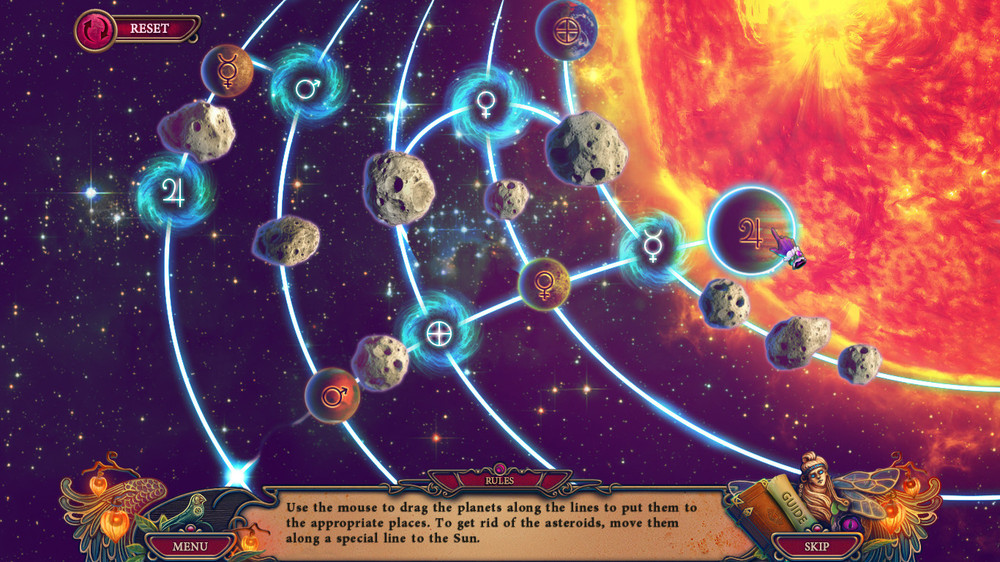Pick the orange Venus planet

(x=544, y=283)
